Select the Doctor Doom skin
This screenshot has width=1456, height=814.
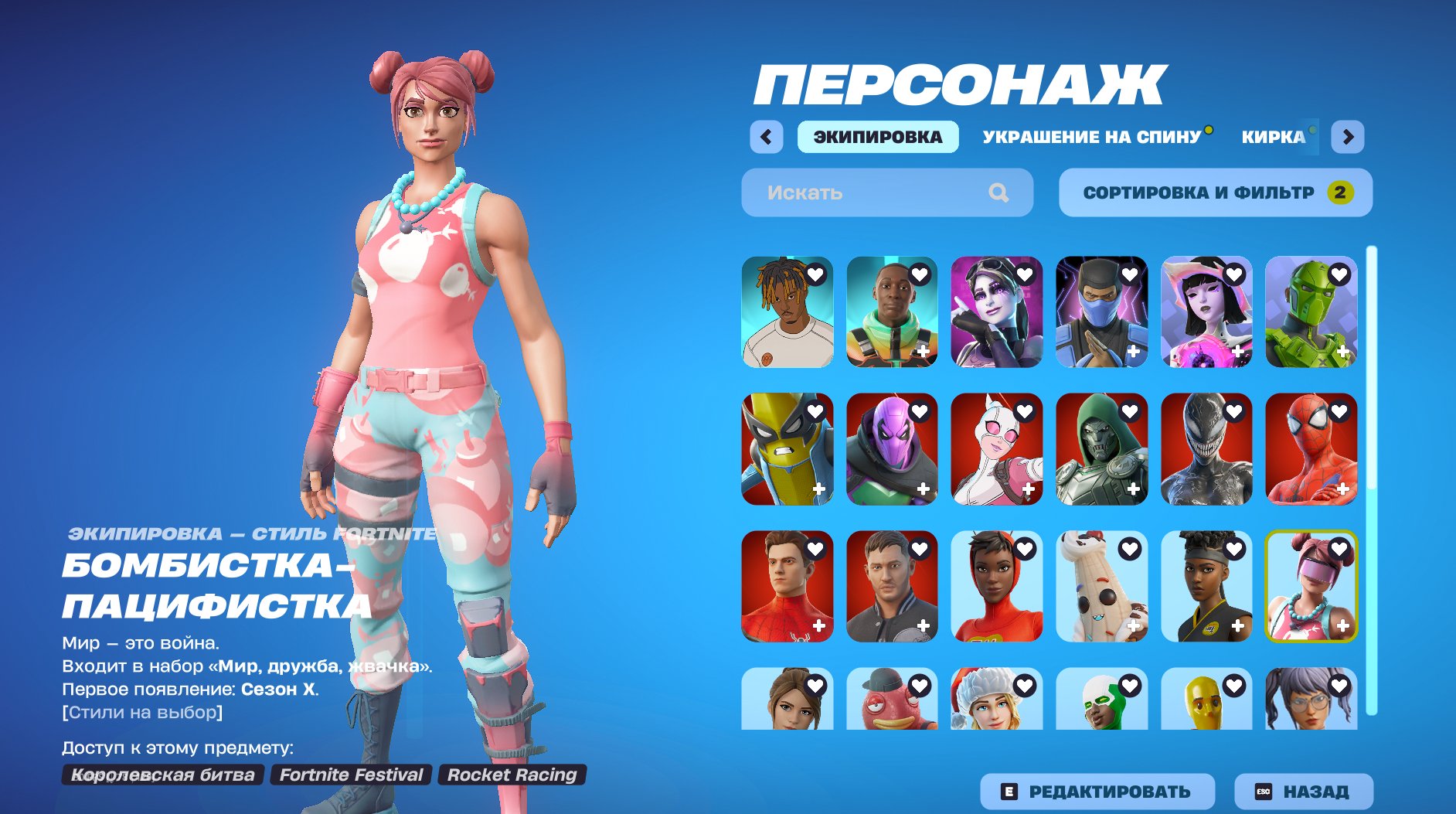coord(1103,449)
